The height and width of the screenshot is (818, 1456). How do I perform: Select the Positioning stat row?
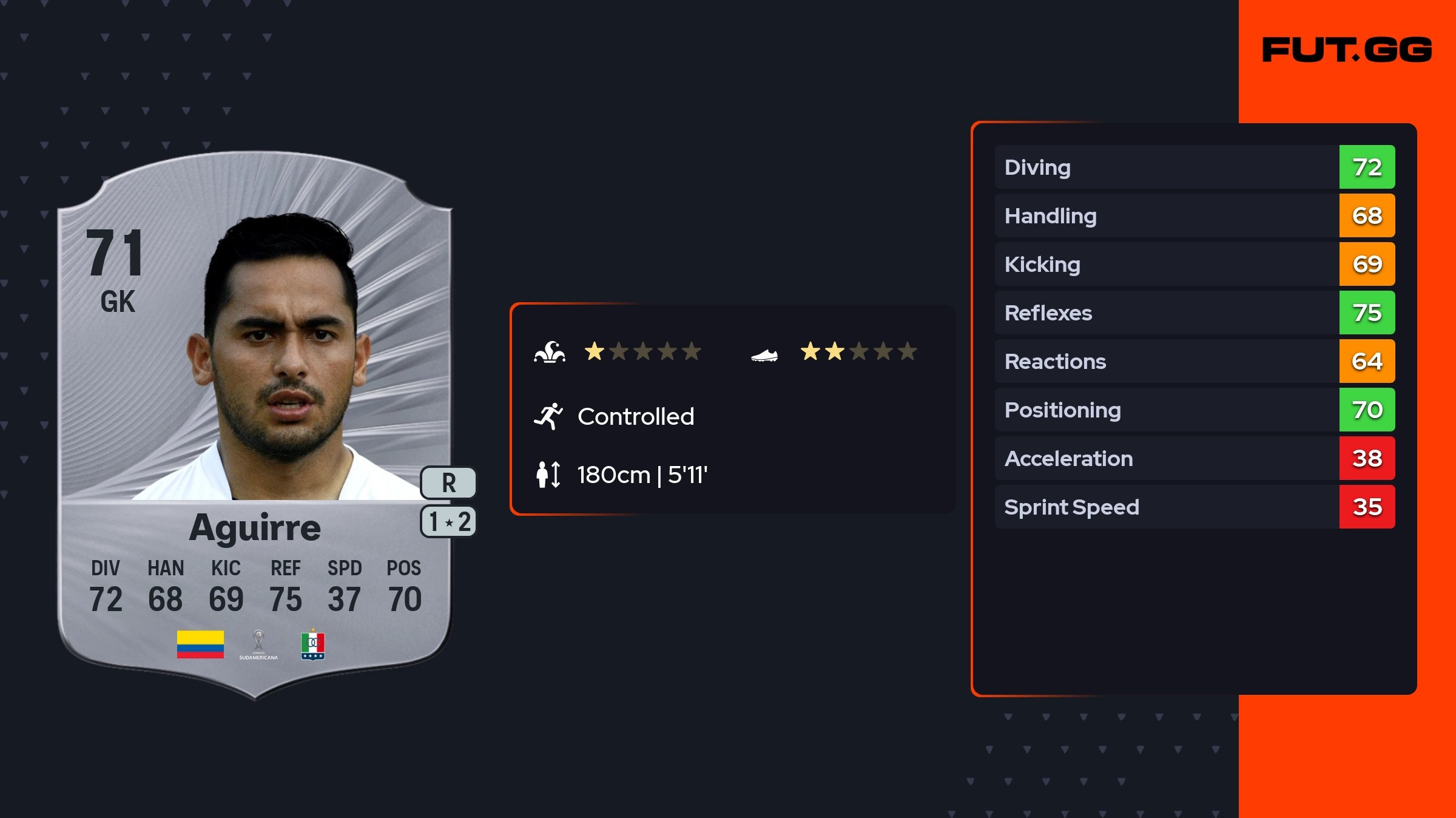1194,410
